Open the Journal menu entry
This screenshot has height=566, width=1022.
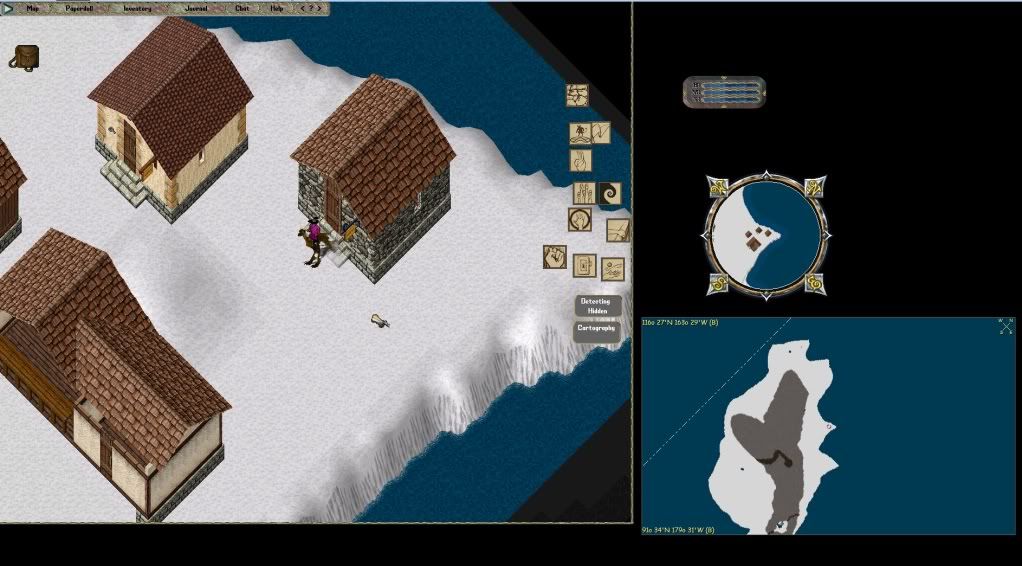click(x=196, y=8)
